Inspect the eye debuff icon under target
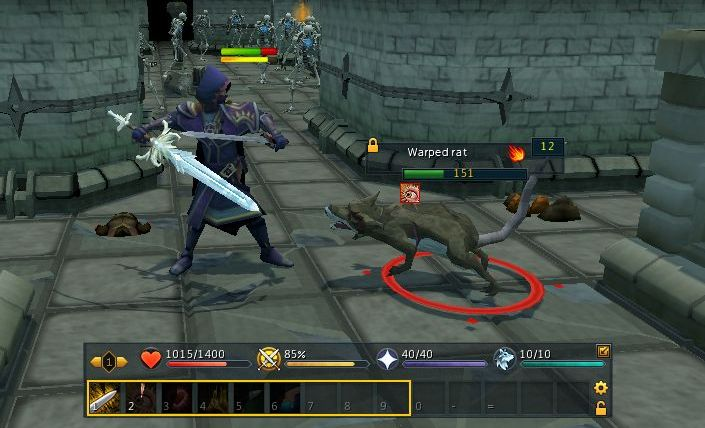 pos(410,193)
